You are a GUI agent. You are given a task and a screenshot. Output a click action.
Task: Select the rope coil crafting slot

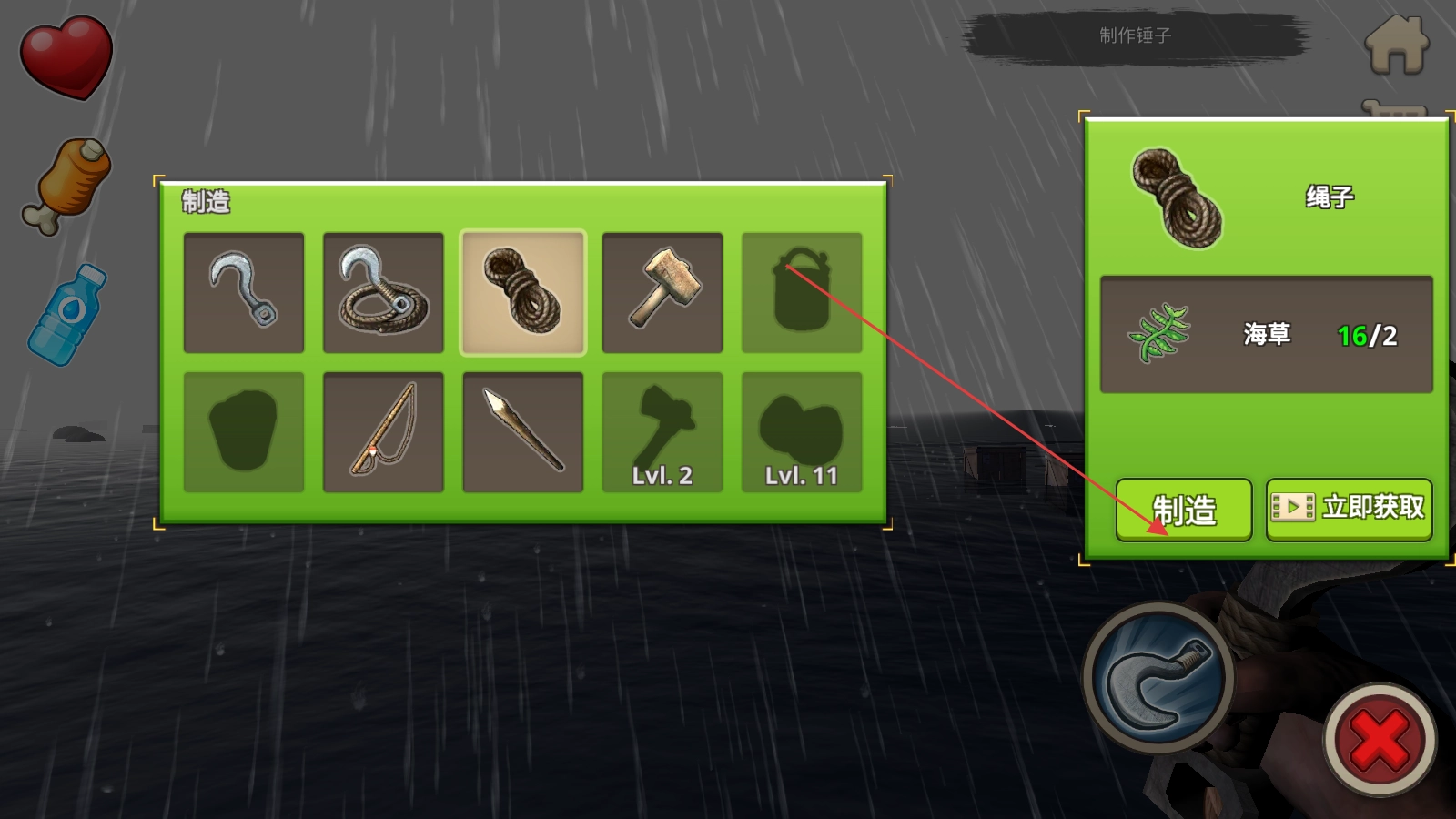[x=523, y=292]
